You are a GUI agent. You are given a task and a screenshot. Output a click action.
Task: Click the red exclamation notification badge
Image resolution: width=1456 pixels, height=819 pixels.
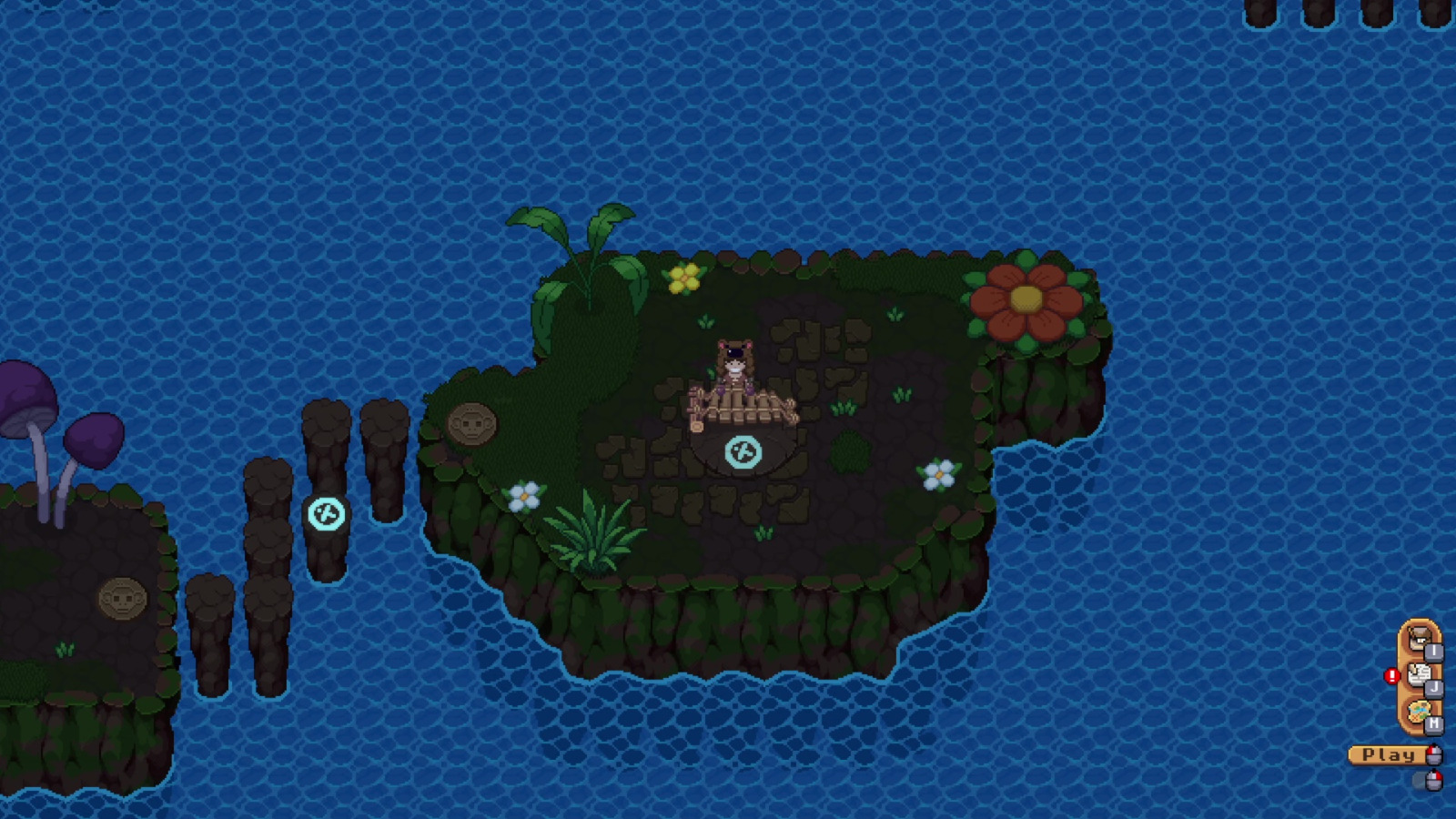[x=1392, y=675]
